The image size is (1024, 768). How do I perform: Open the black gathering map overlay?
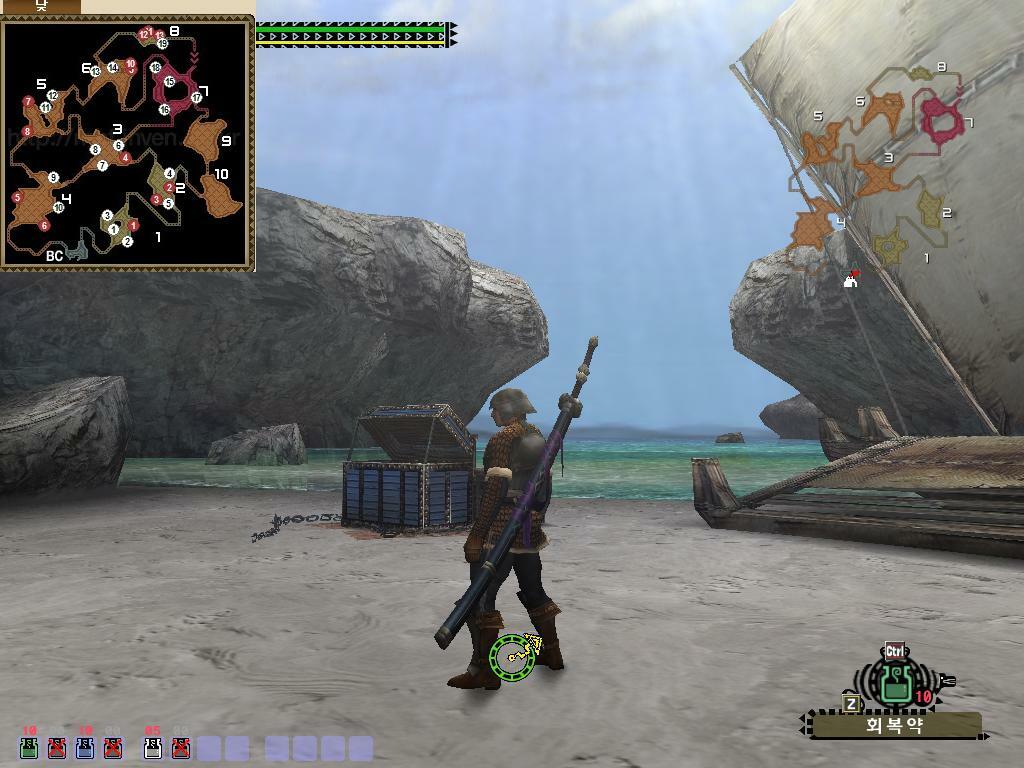[x=127, y=144]
